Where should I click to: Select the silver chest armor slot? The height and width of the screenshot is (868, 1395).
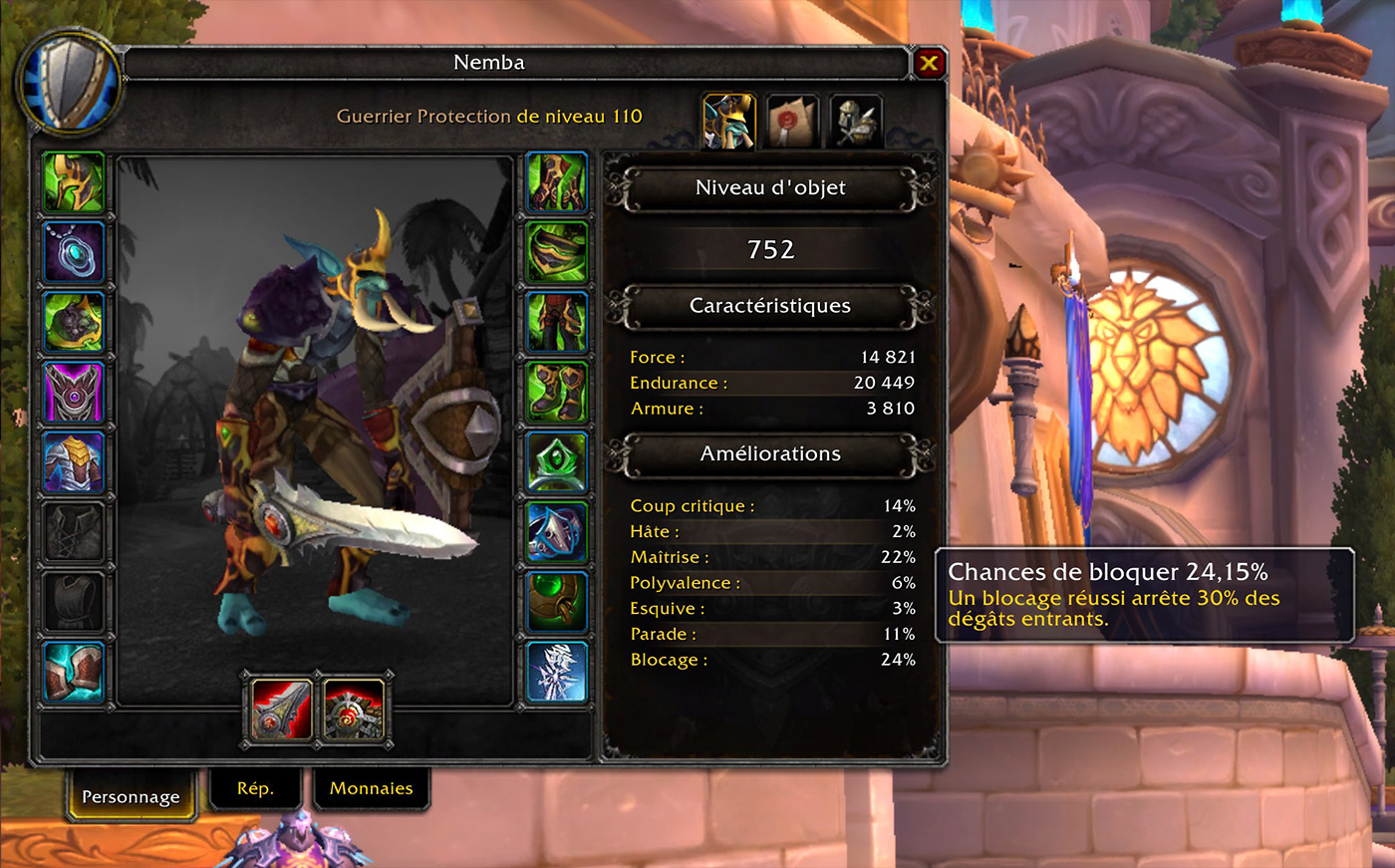(x=74, y=461)
